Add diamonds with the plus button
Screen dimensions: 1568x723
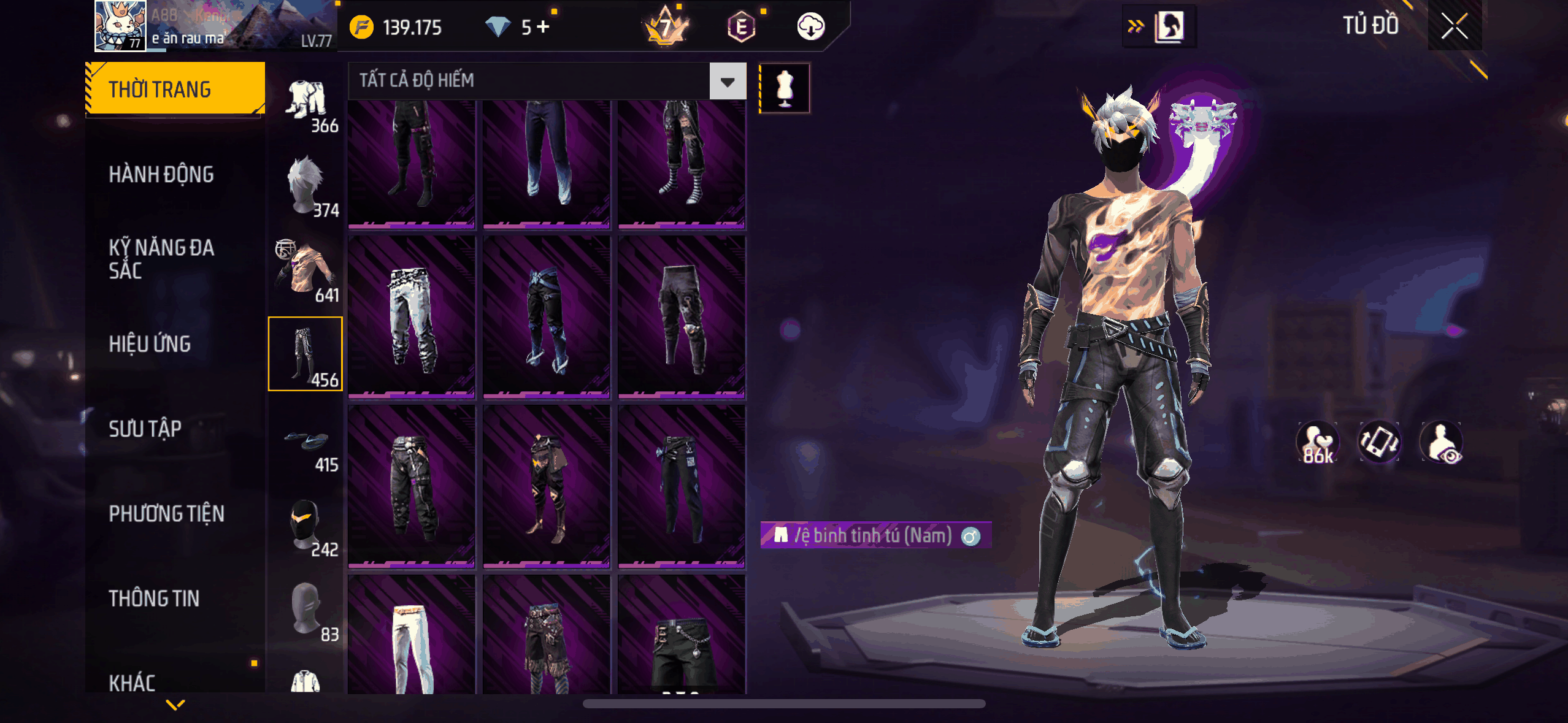click(x=543, y=27)
